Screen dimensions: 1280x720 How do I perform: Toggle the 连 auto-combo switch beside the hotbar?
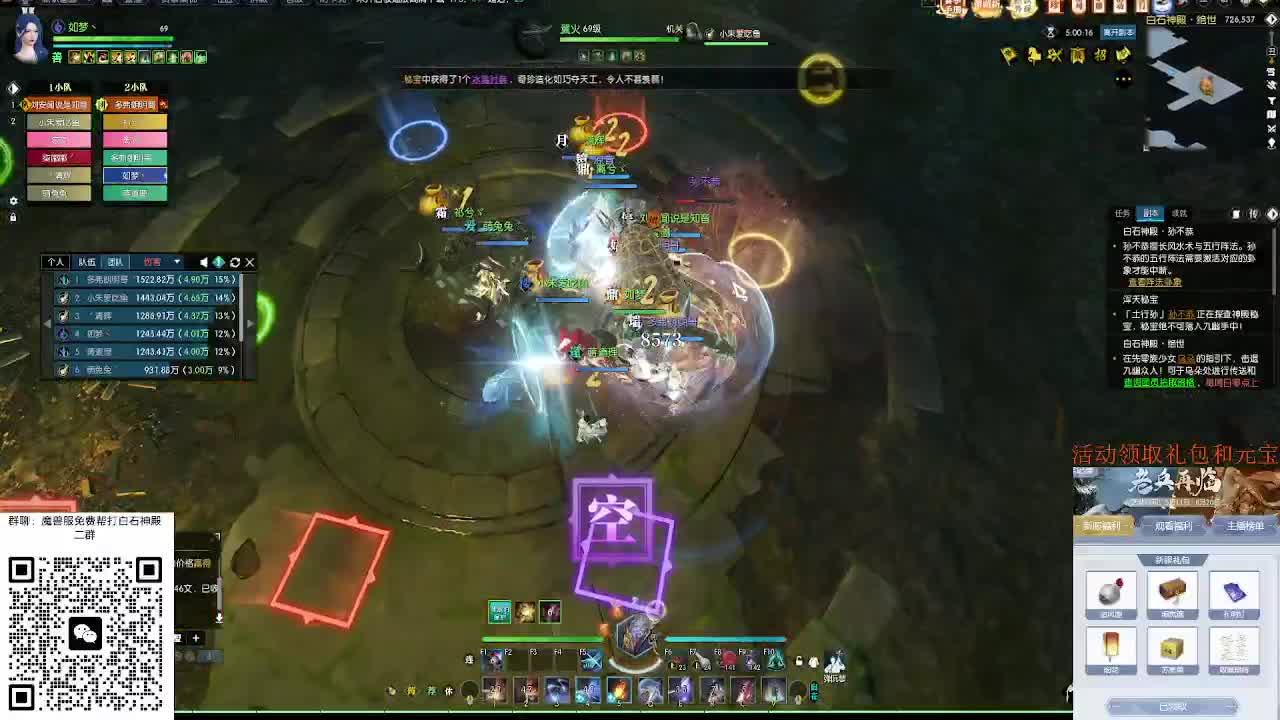coord(468,658)
